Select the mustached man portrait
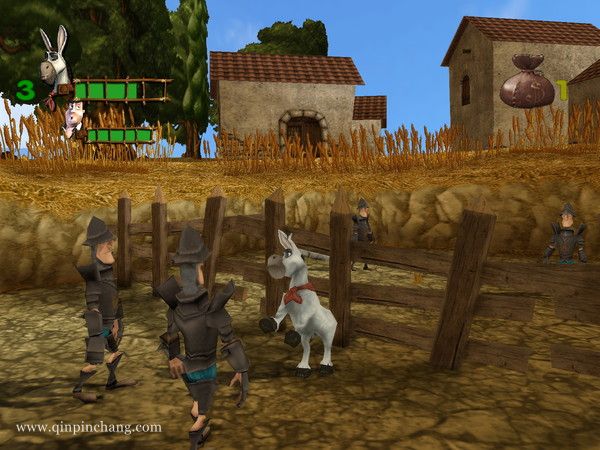This screenshot has width=600, height=450. [x=73, y=121]
